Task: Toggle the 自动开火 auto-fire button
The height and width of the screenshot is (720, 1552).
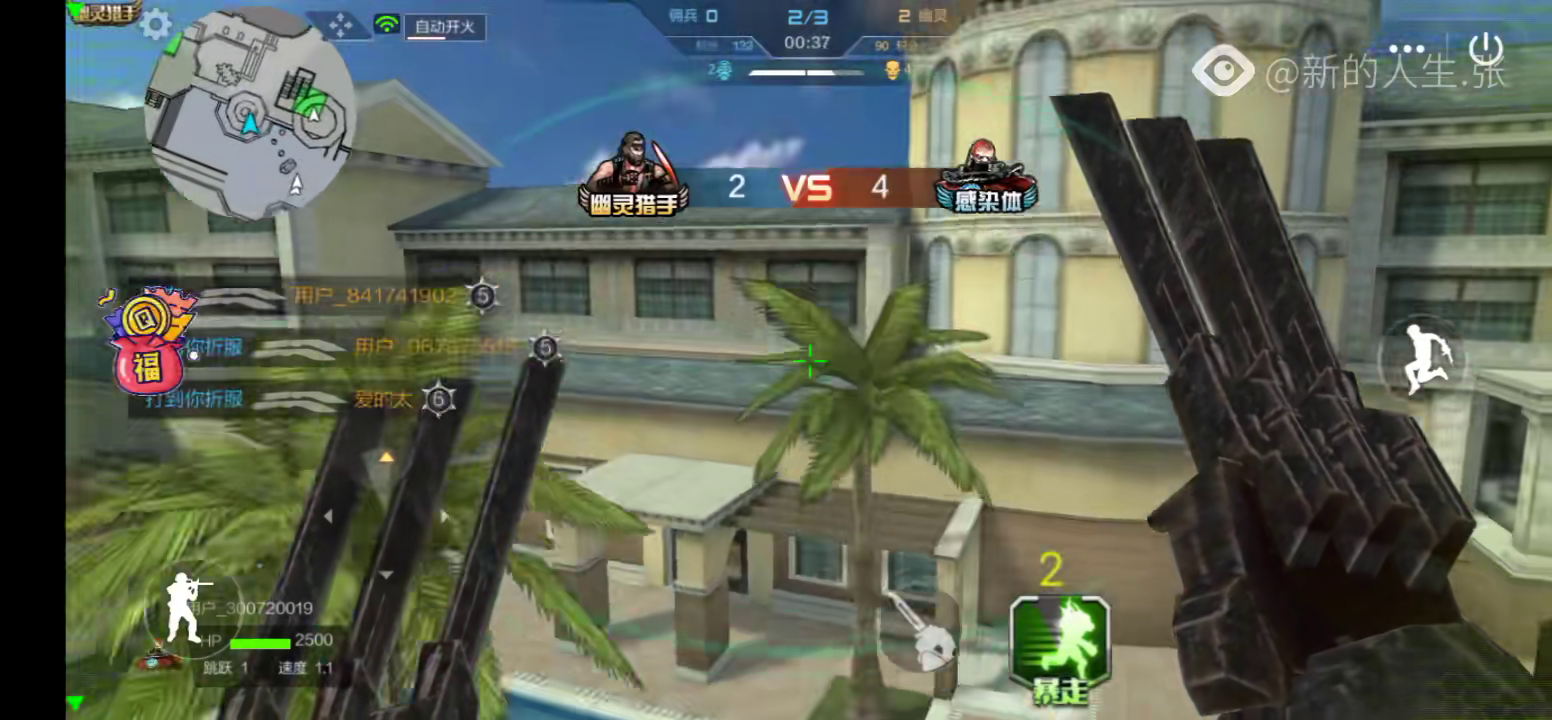Action: 445,27
